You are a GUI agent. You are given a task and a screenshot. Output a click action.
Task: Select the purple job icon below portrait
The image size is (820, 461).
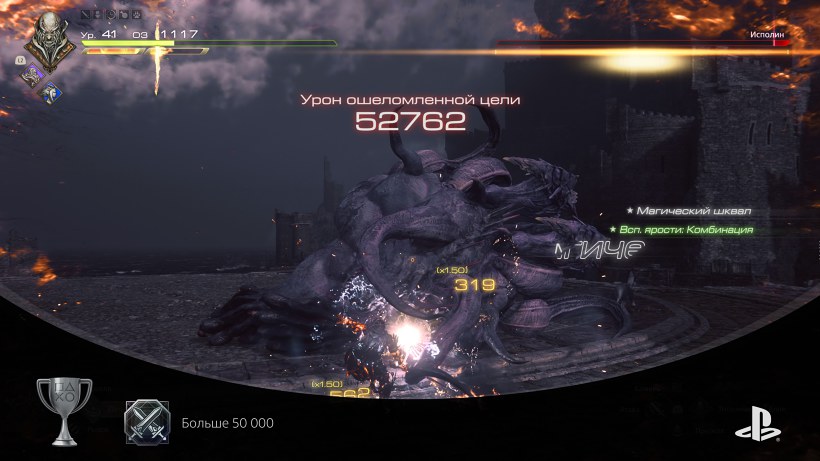tap(30, 74)
